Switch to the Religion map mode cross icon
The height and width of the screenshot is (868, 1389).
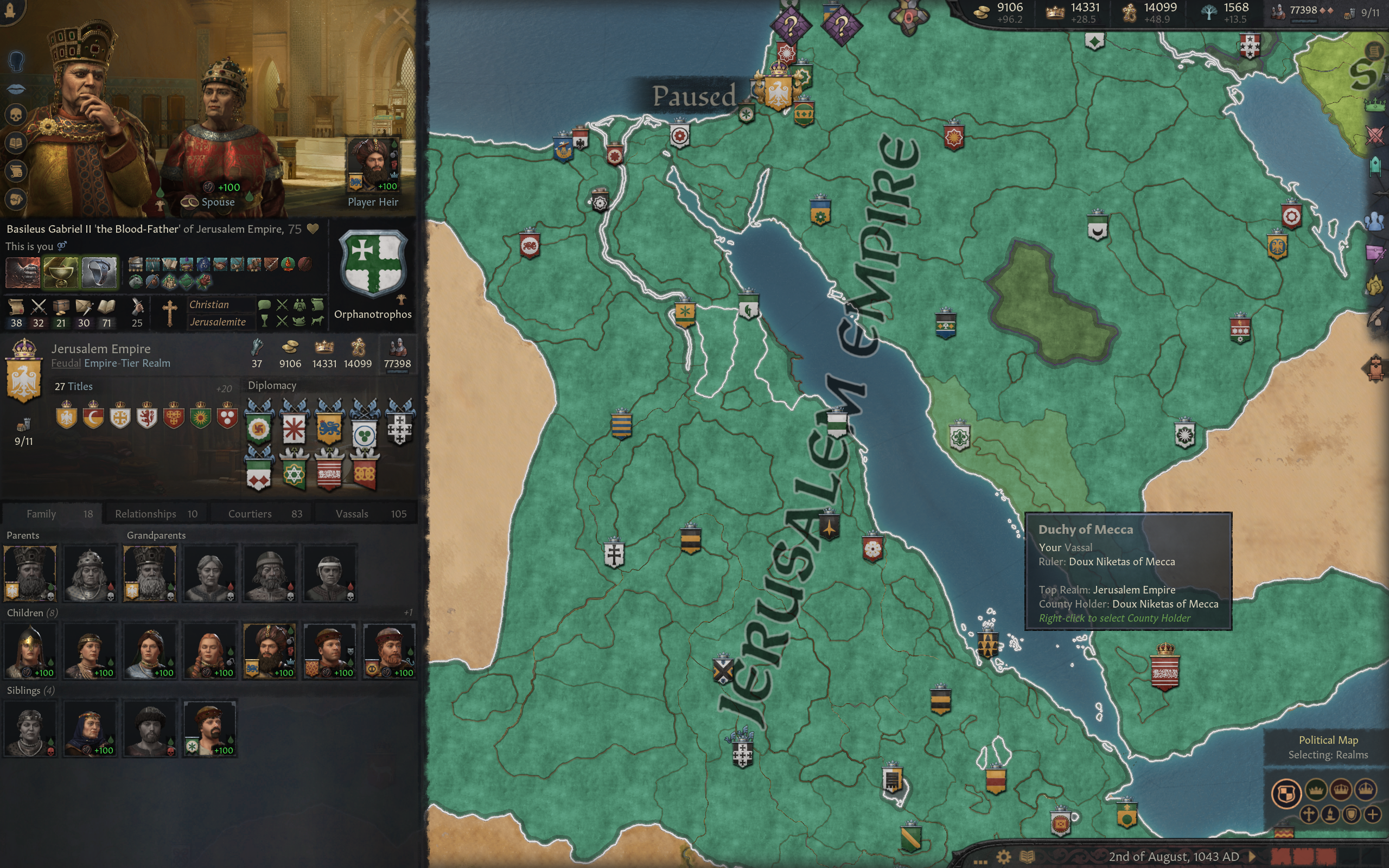(1309, 815)
